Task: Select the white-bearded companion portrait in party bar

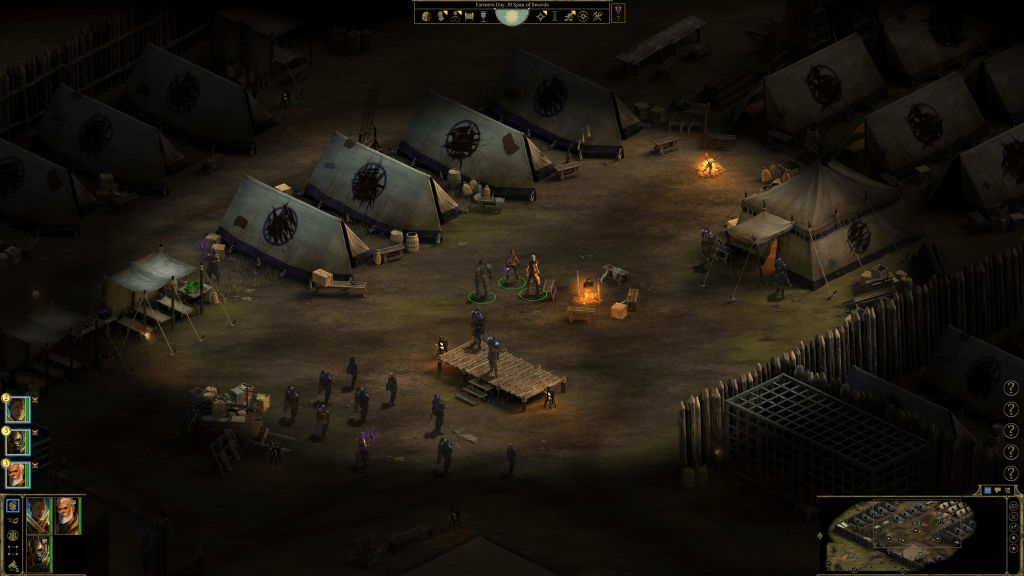Action: coord(67,515)
